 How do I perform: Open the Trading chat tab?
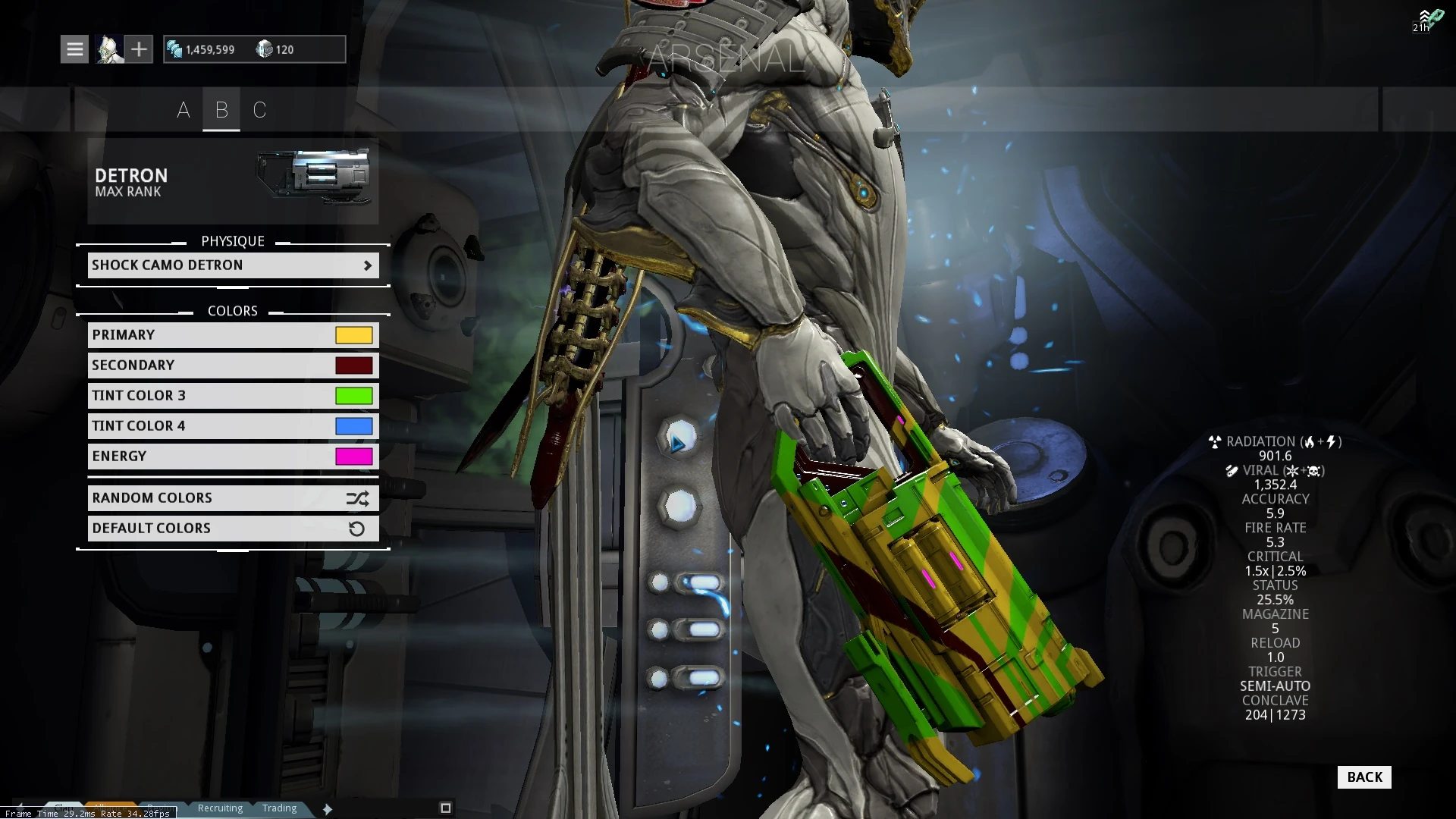[x=279, y=808]
